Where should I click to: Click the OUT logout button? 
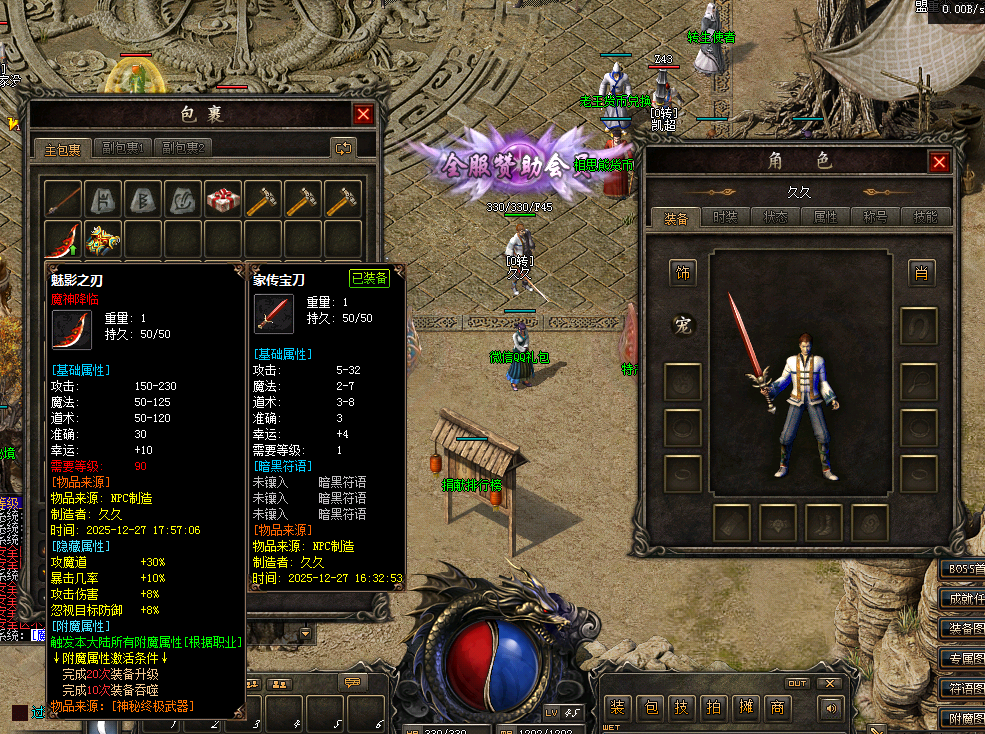(797, 684)
